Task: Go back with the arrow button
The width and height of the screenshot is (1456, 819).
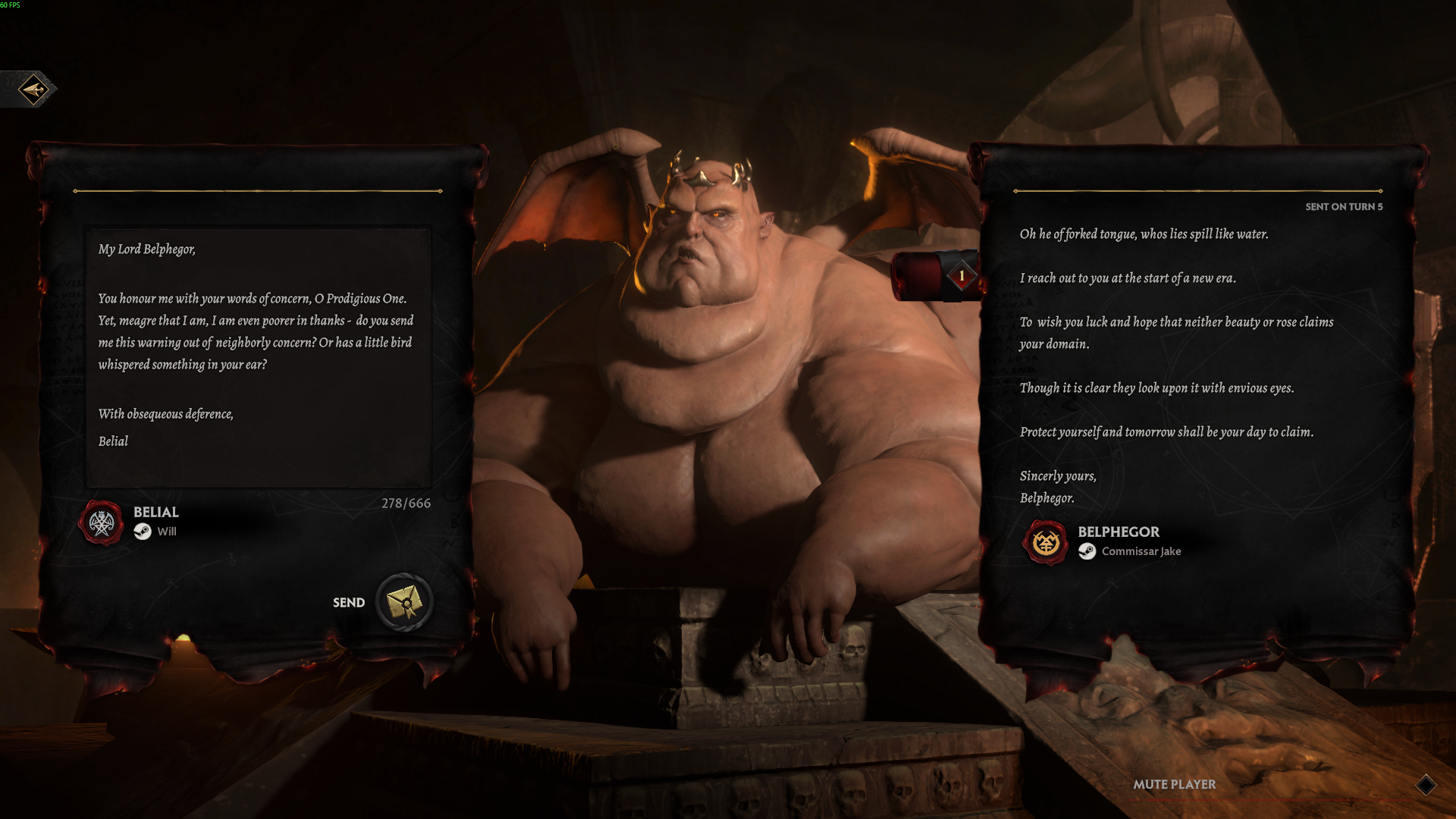Action: point(33,89)
